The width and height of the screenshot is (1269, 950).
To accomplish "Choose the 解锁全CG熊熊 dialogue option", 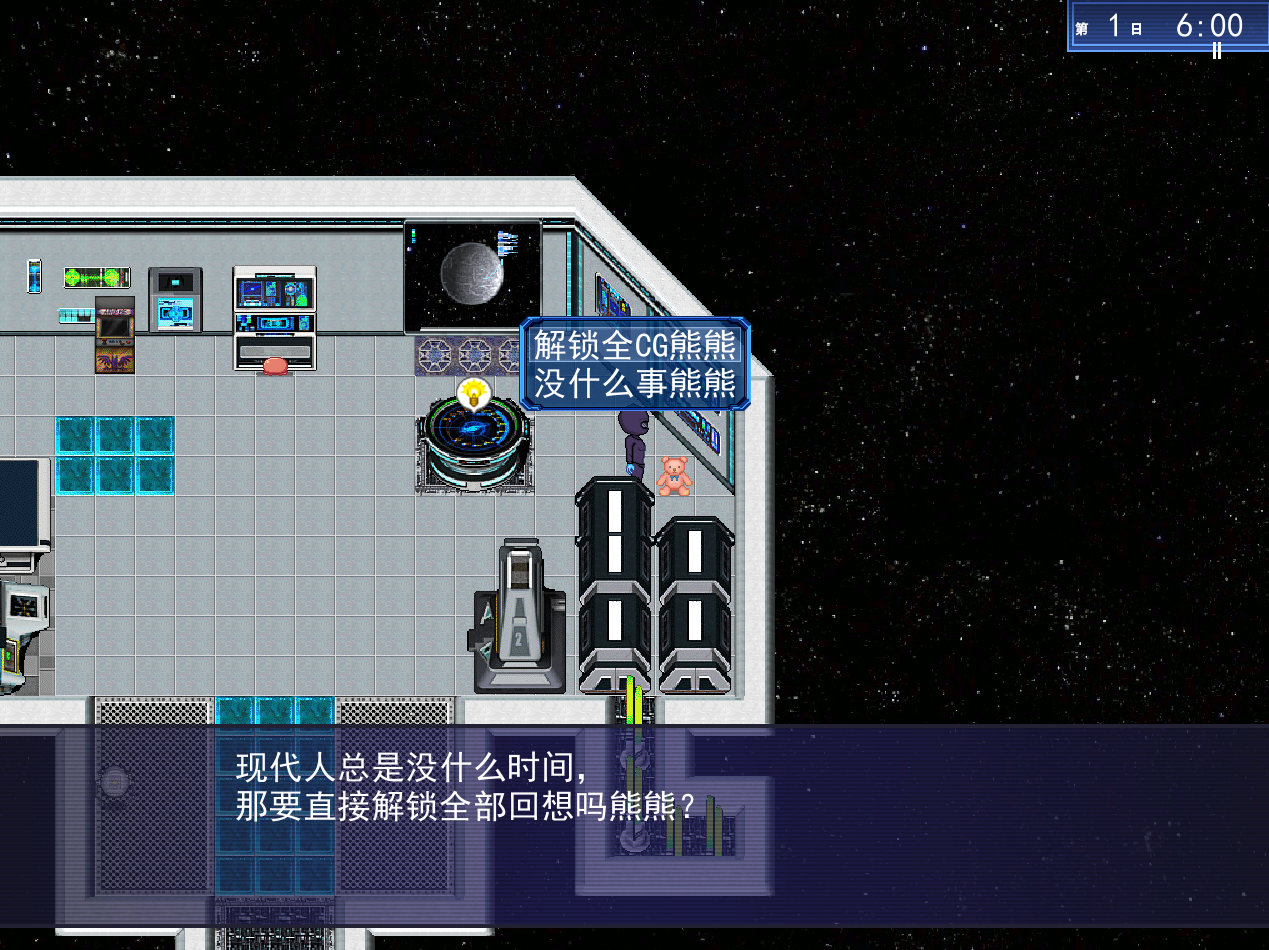I will [635, 346].
